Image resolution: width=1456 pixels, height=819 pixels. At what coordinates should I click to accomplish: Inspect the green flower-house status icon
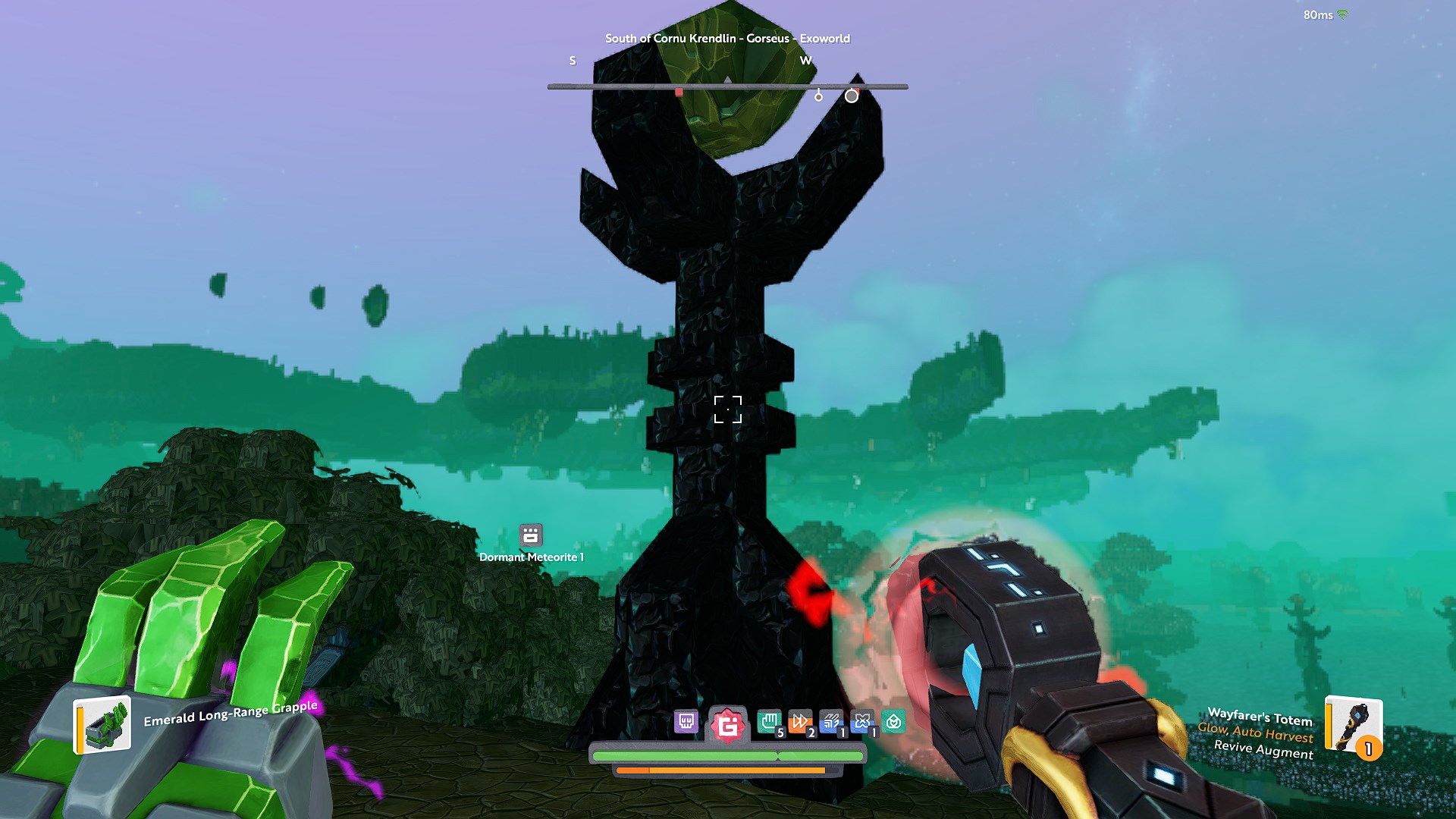[x=893, y=722]
